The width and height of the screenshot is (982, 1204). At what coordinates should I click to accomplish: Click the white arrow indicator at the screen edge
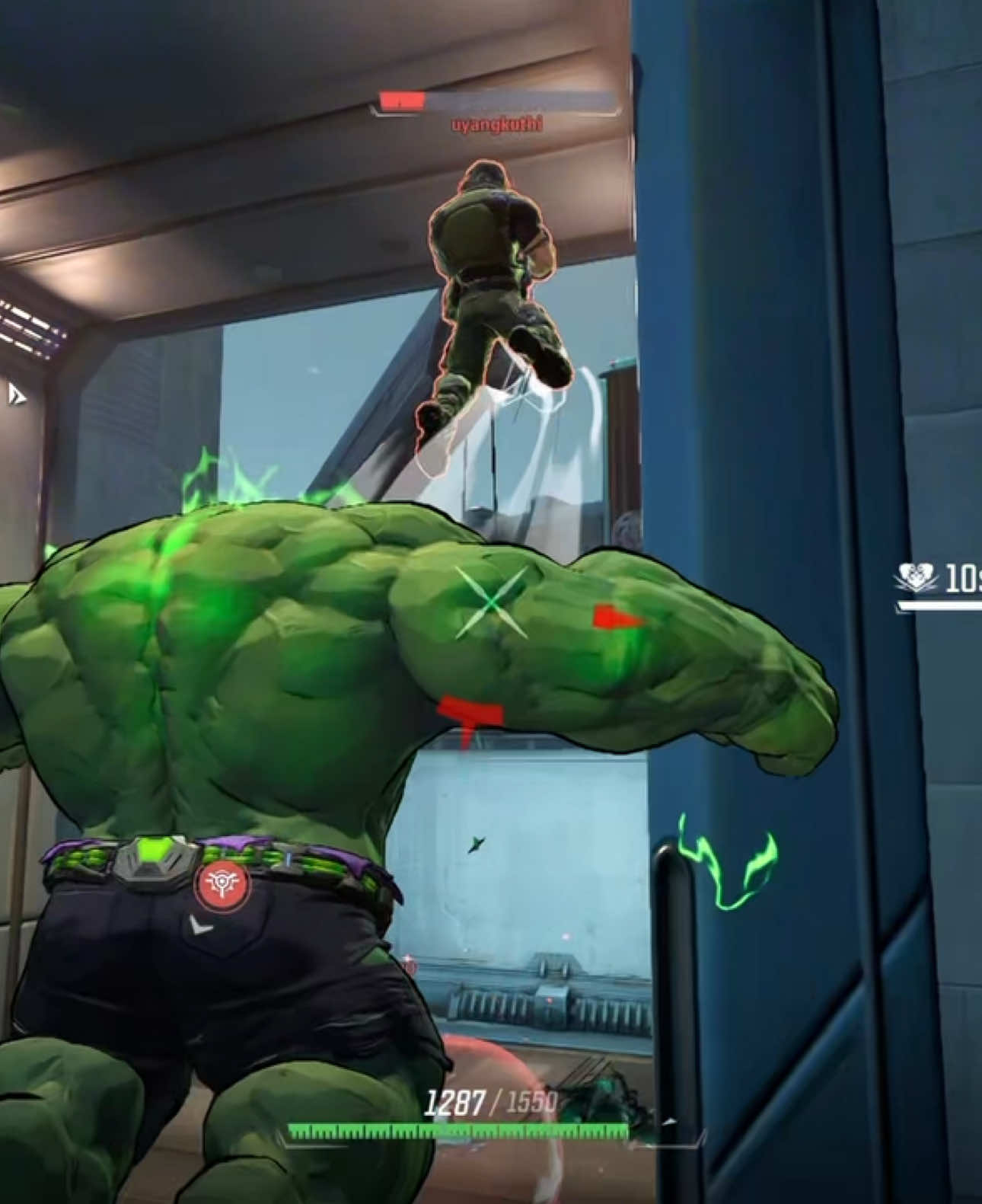[15, 394]
